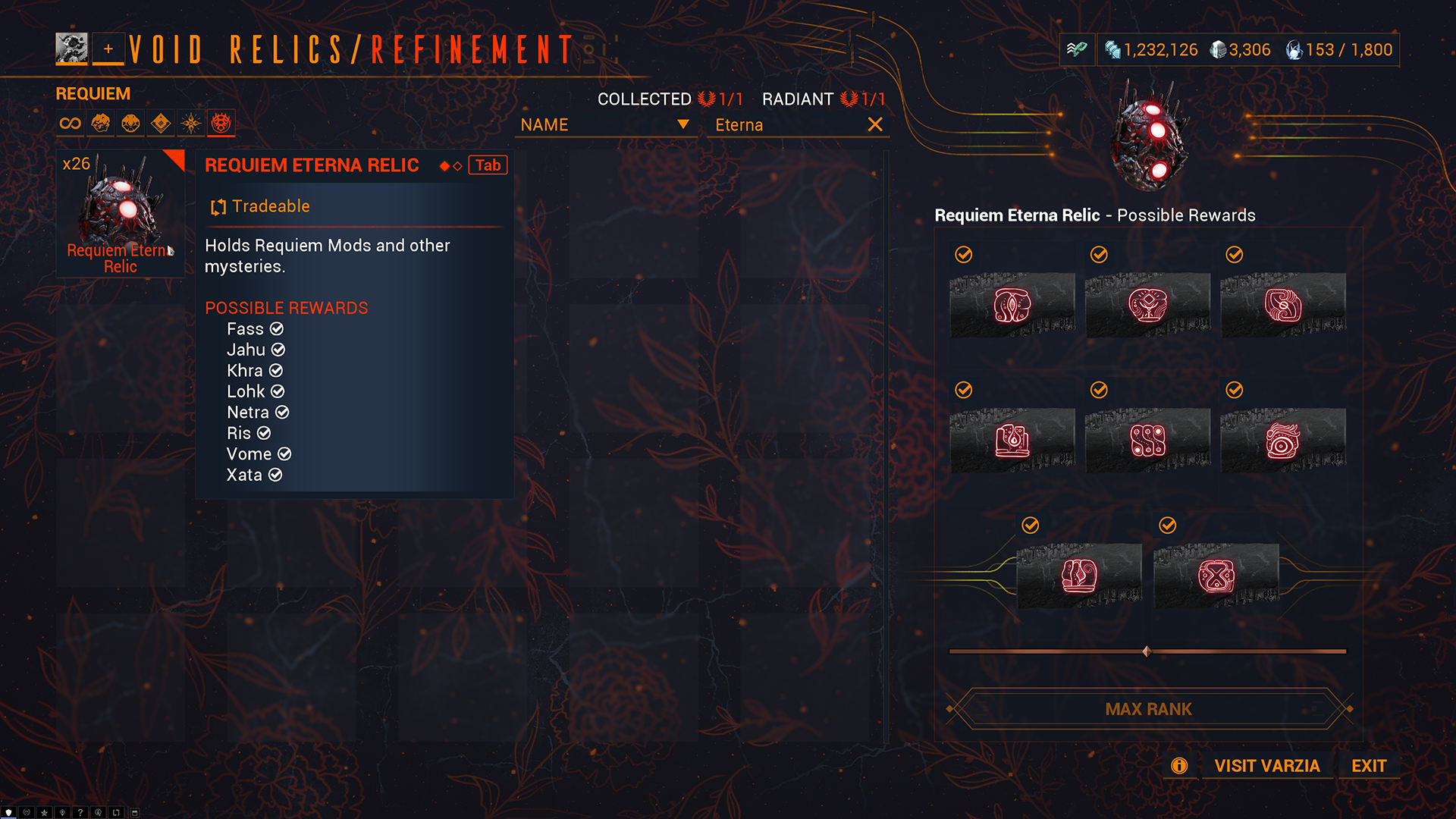Switch to the Neo relic tab
1456x819 pixels.
(161, 123)
